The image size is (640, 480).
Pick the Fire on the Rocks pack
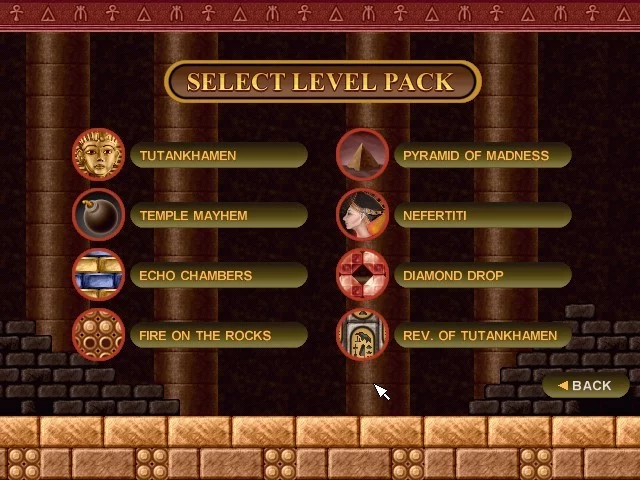coord(218,336)
